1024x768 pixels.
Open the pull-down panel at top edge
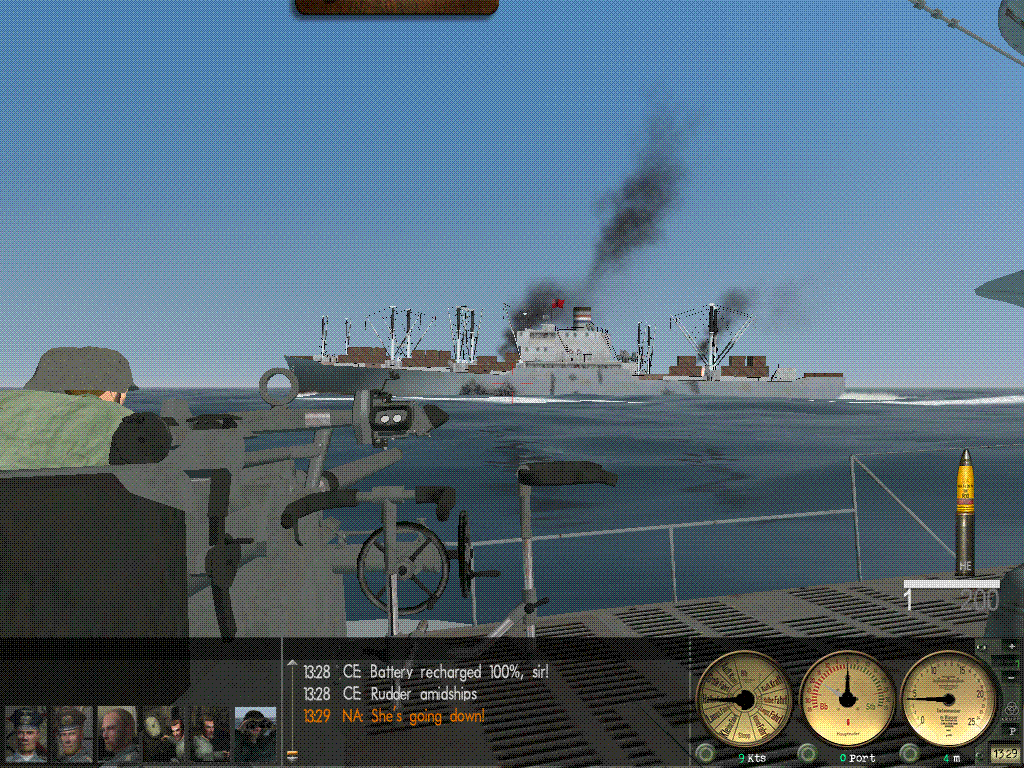coord(396,7)
